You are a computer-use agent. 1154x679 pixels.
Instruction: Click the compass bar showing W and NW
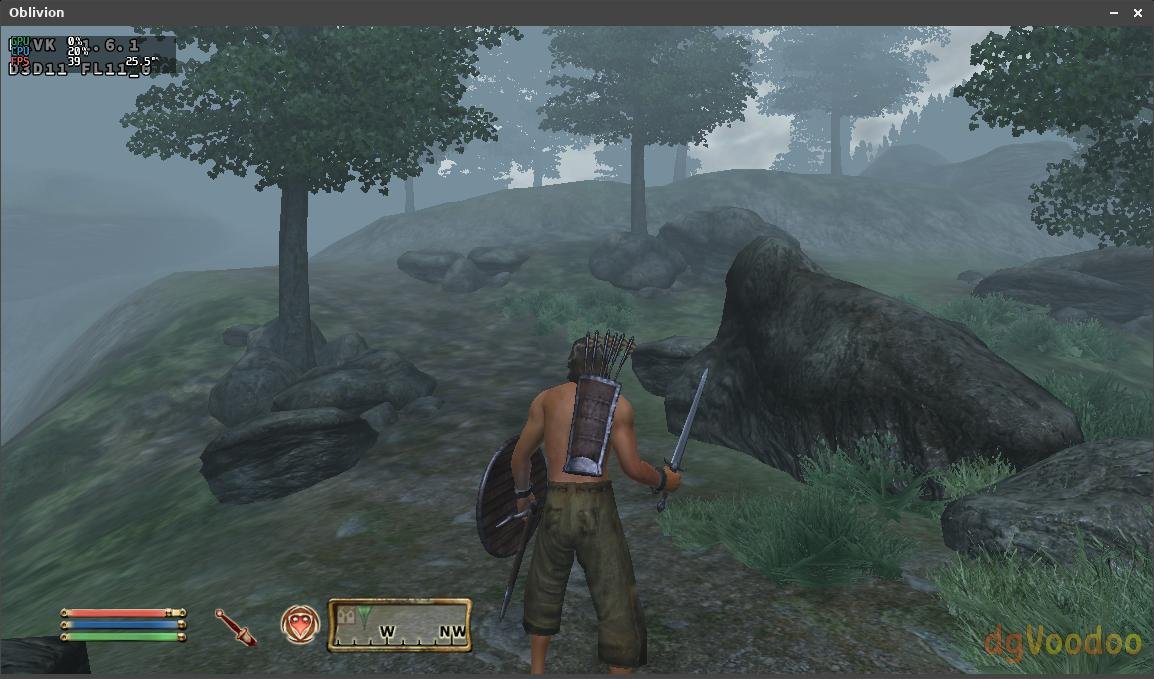(x=400, y=625)
